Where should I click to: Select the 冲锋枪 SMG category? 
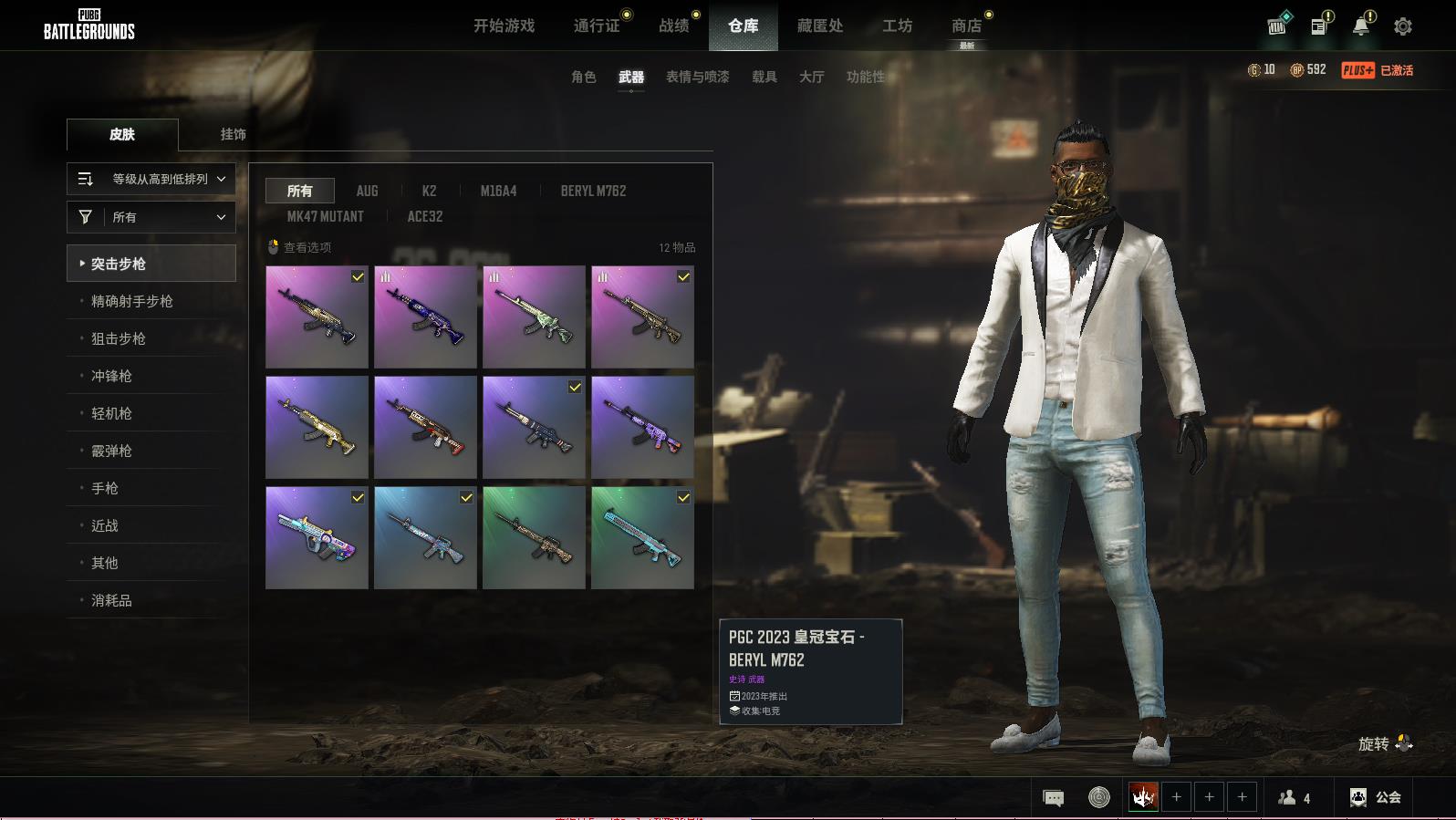click(x=111, y=376)
